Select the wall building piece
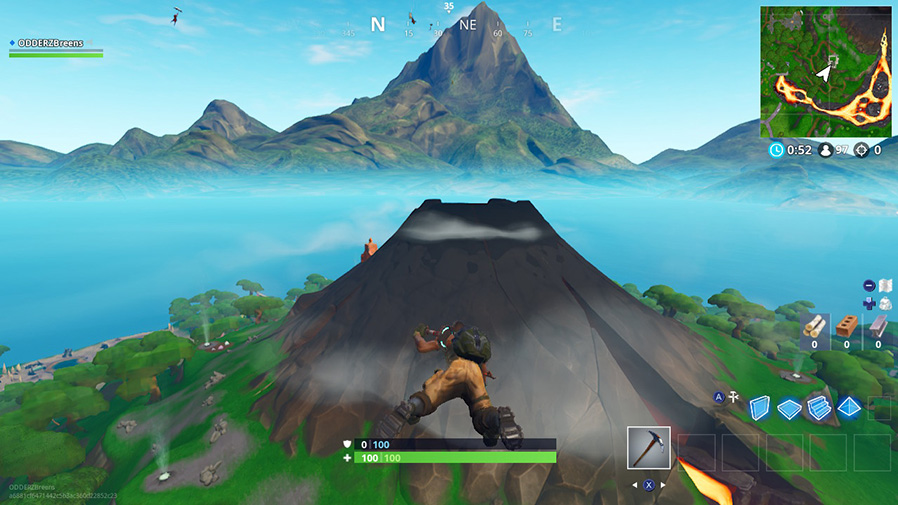This screenshot has height=505, width=898. [761, 408]
